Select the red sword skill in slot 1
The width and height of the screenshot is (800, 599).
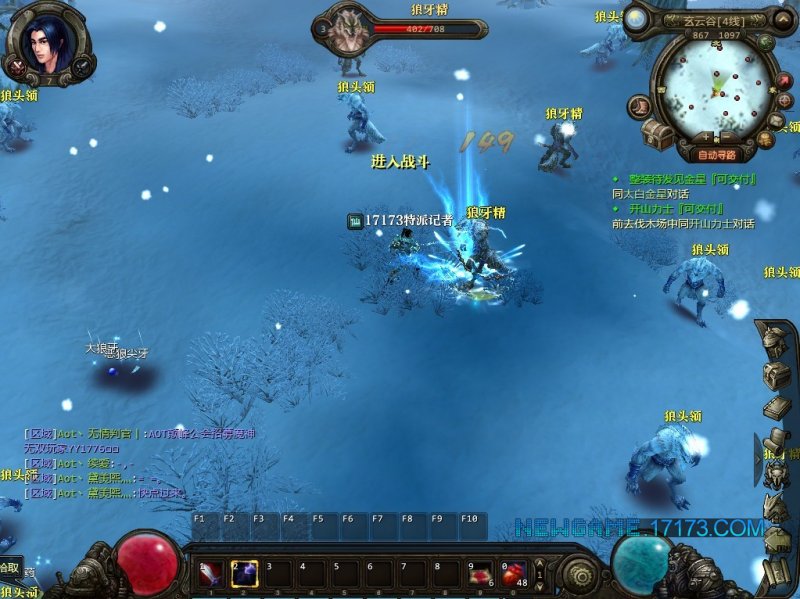212,574
